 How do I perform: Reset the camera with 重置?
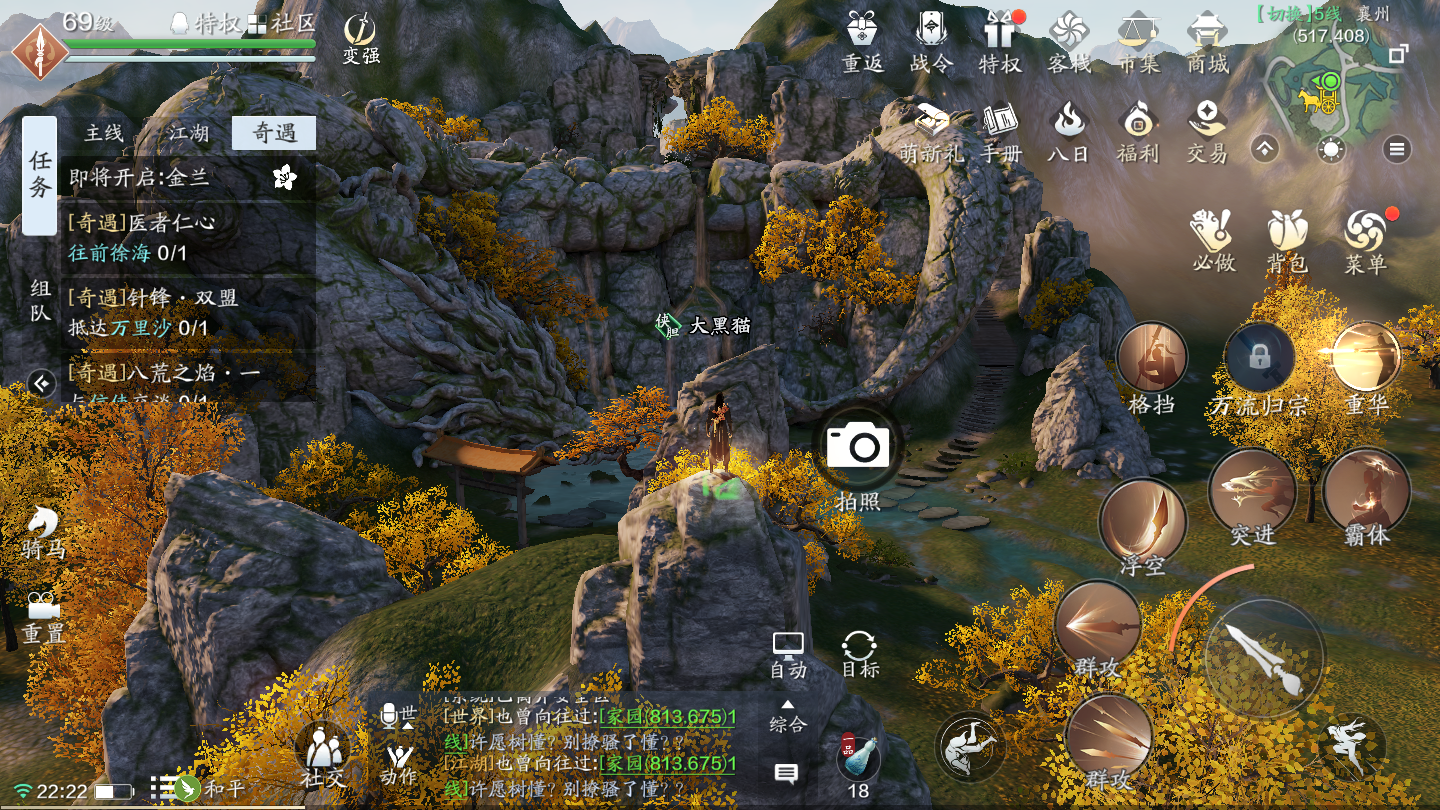tap(42, 615)
